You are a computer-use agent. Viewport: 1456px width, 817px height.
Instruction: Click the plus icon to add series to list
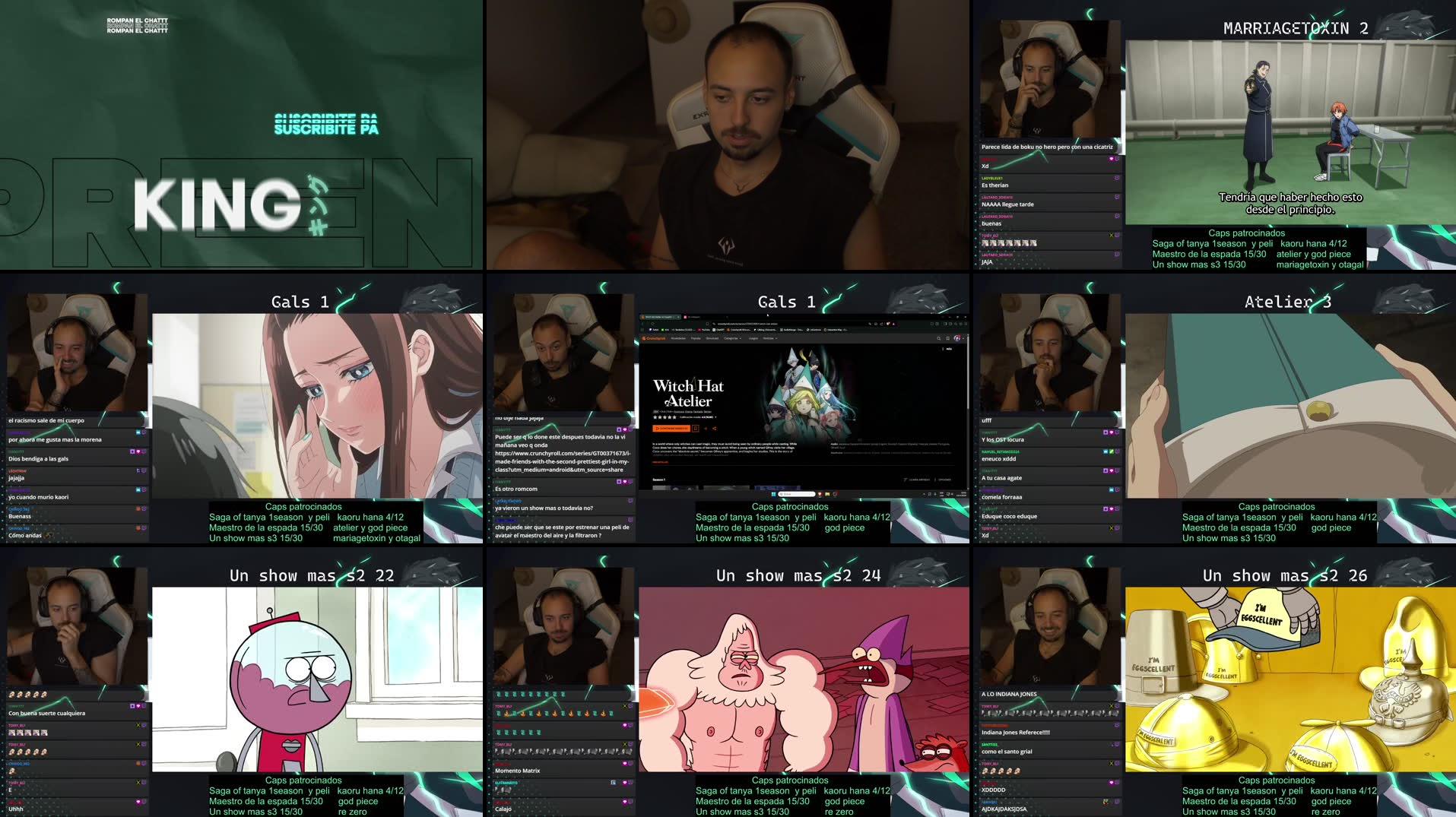tap(706, 428)
